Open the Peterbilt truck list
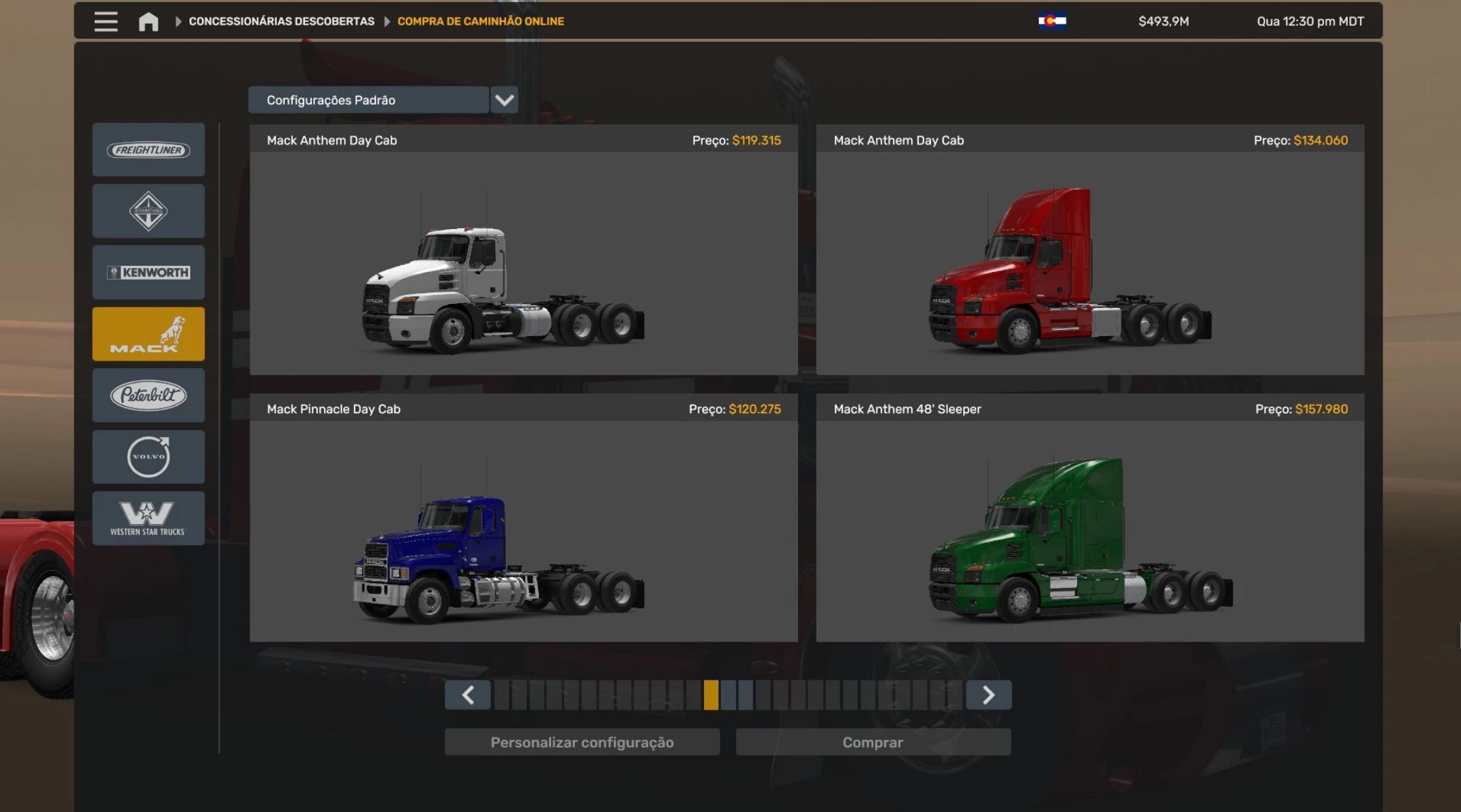Viewport: 1461px width, 812px height. (148, 395)
